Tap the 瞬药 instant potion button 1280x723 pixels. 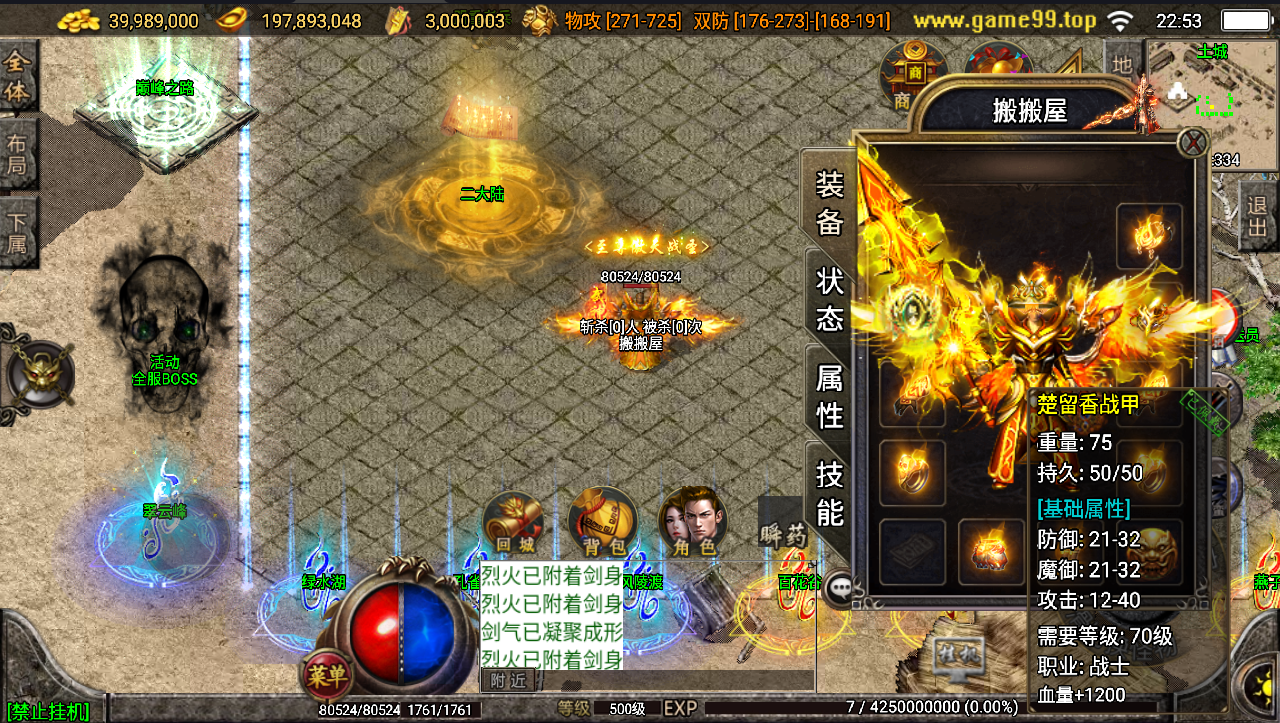click(782, 535)
